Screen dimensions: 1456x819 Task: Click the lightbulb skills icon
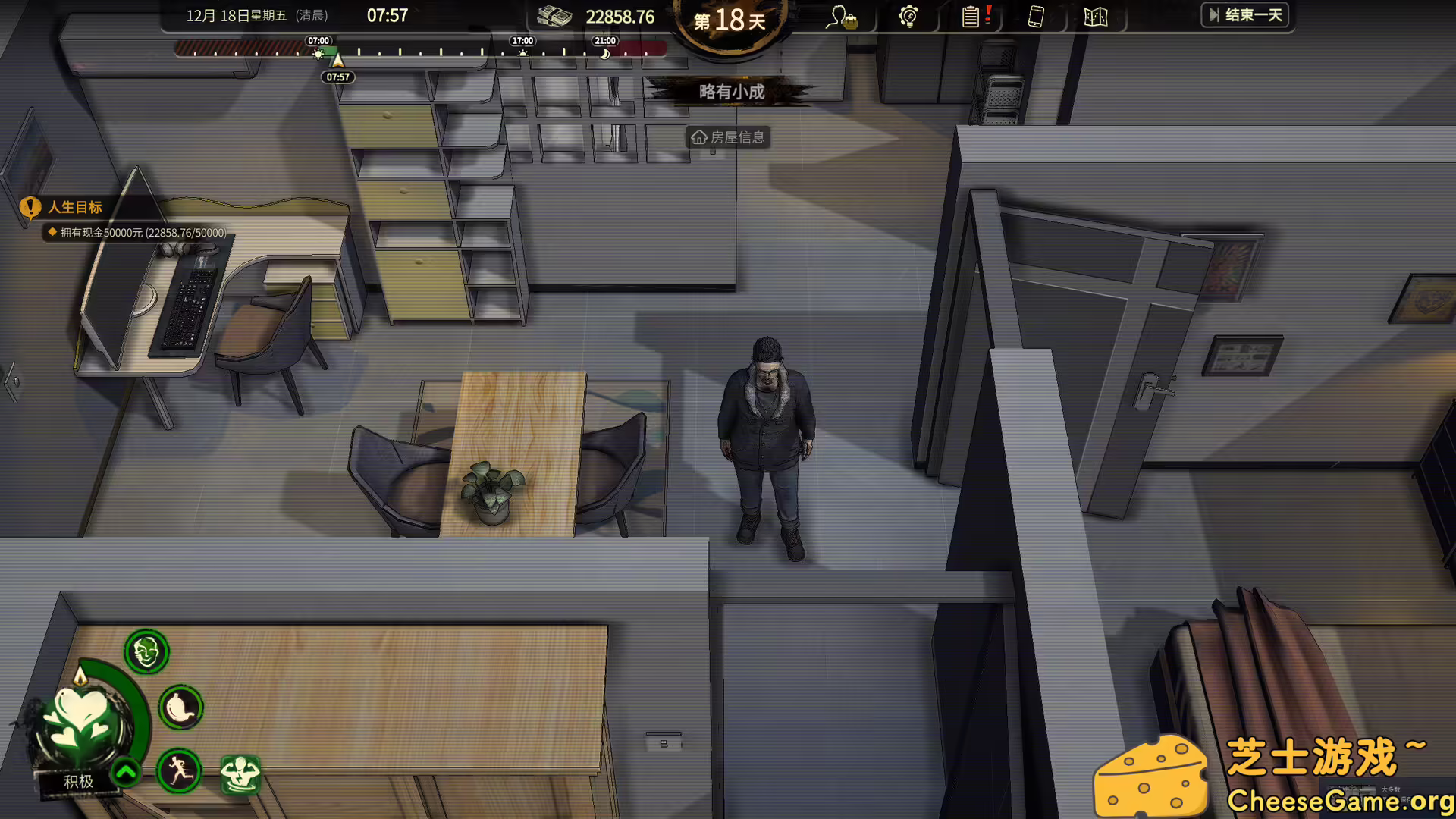pyautogui.click(x=908, y=17)
